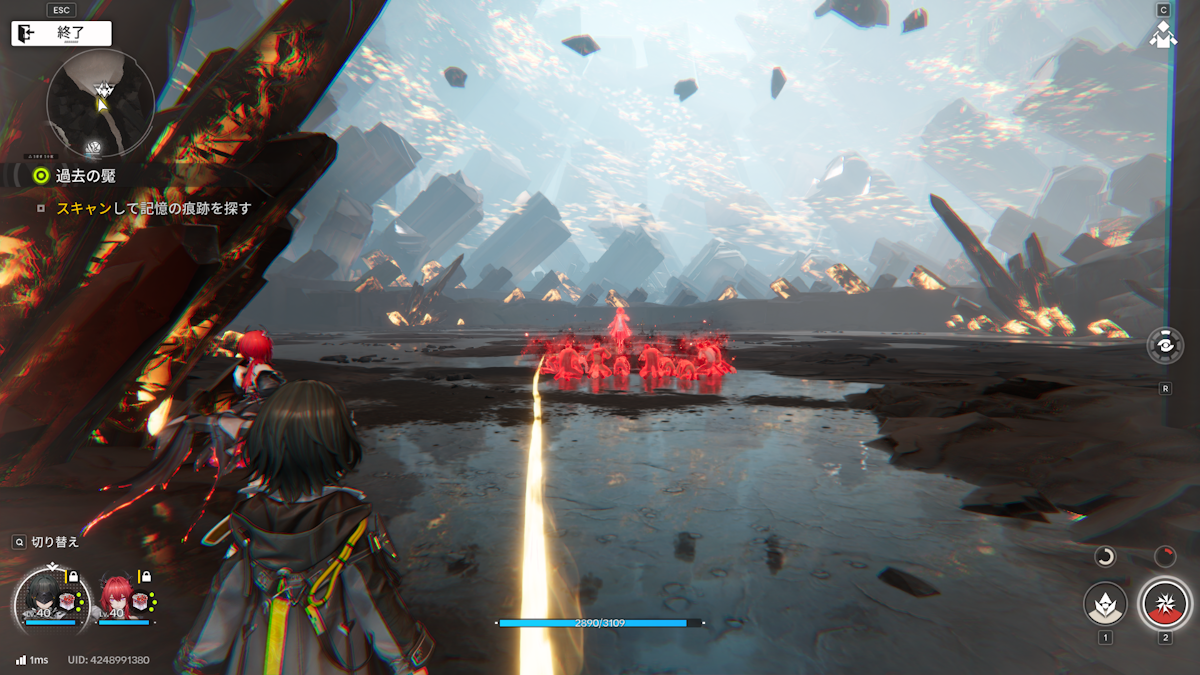Activate the white crystal skill icon
The width and height of the screenshot is (1200, 675).
click(1105, 603)
